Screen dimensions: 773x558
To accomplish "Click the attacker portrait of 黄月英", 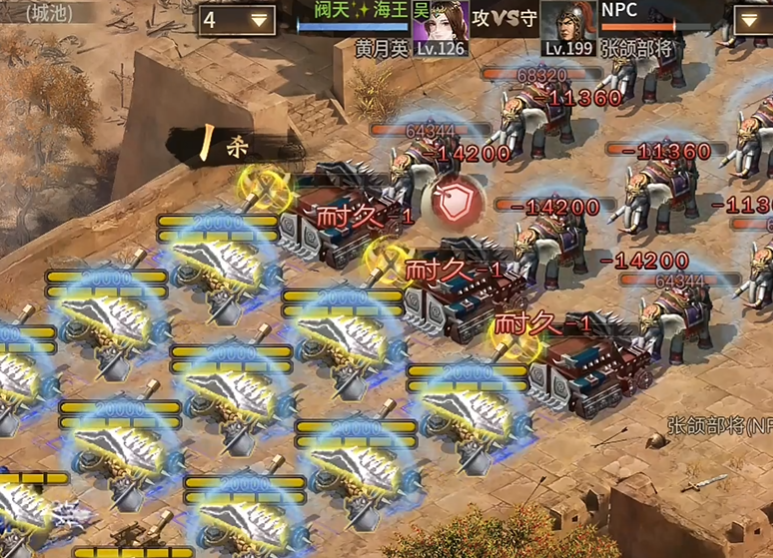I will pos(440,24).
